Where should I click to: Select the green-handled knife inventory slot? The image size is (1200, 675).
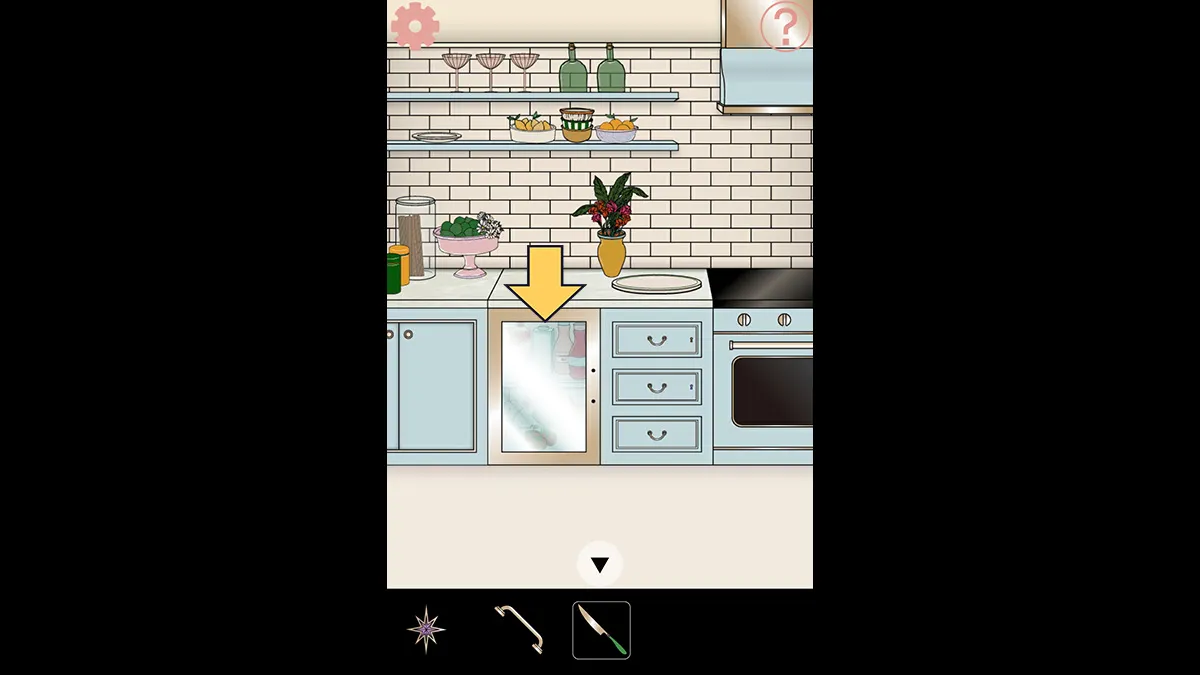click(x=601, y=630)
